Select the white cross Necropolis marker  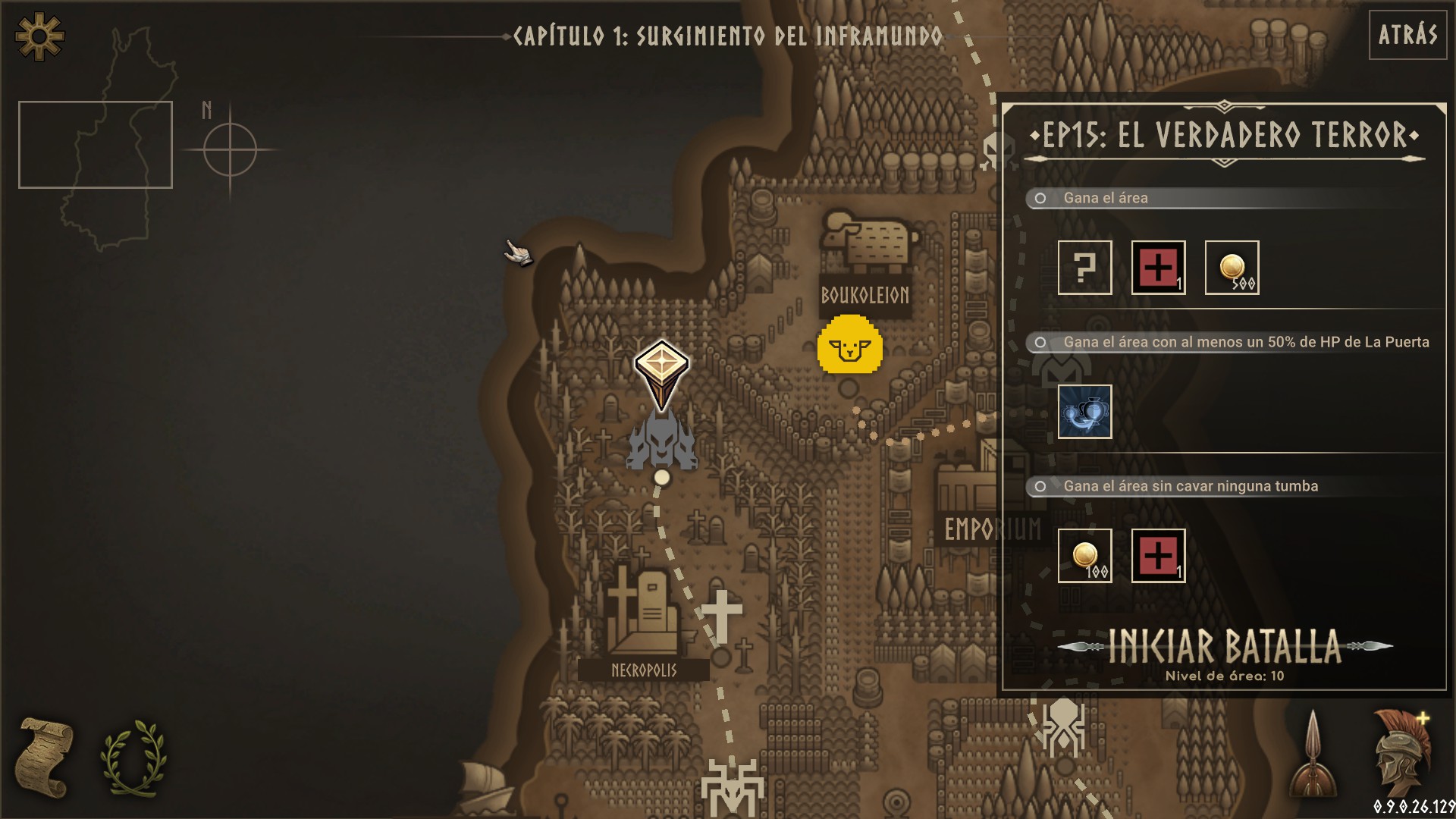click(x=721, y=614)
